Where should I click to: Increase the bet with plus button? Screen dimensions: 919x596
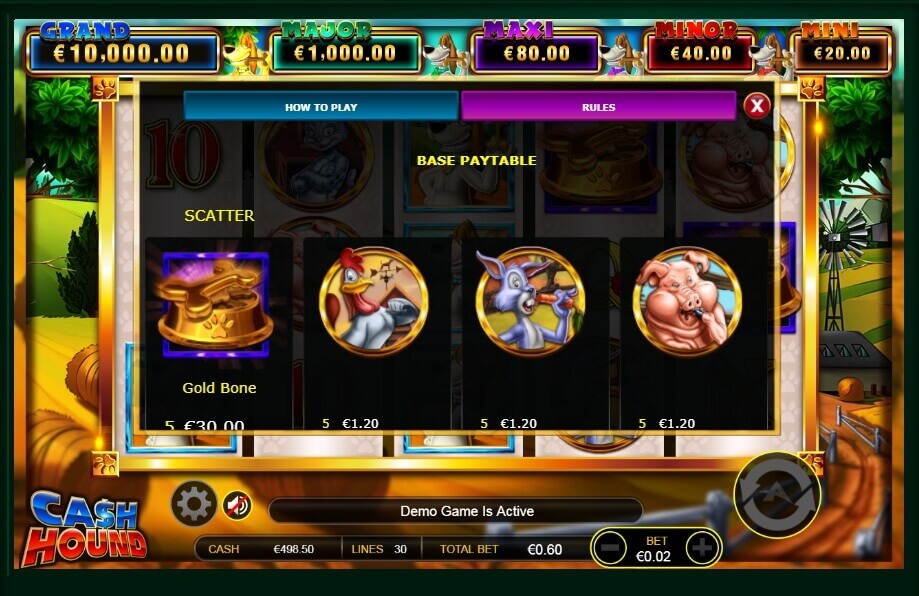point(703,547)
